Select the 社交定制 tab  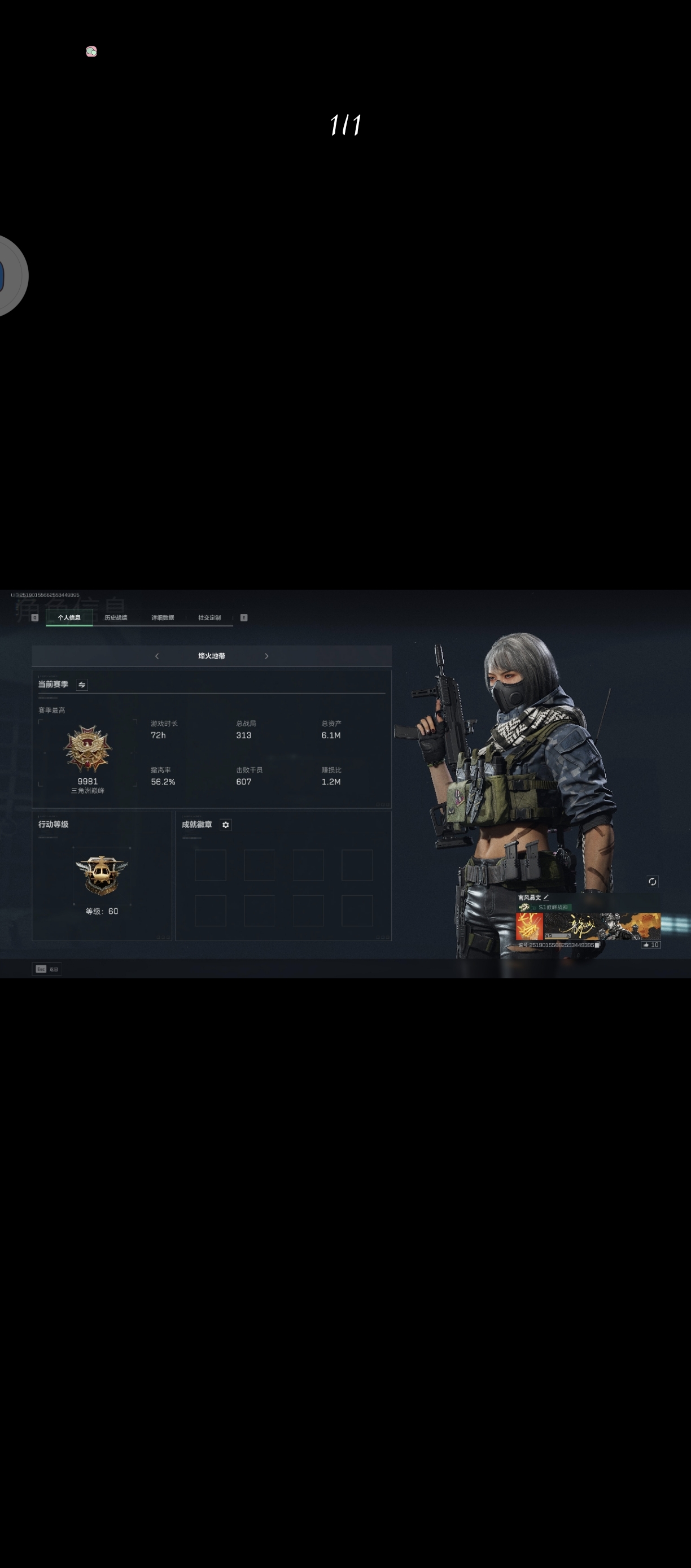(209, 617)
